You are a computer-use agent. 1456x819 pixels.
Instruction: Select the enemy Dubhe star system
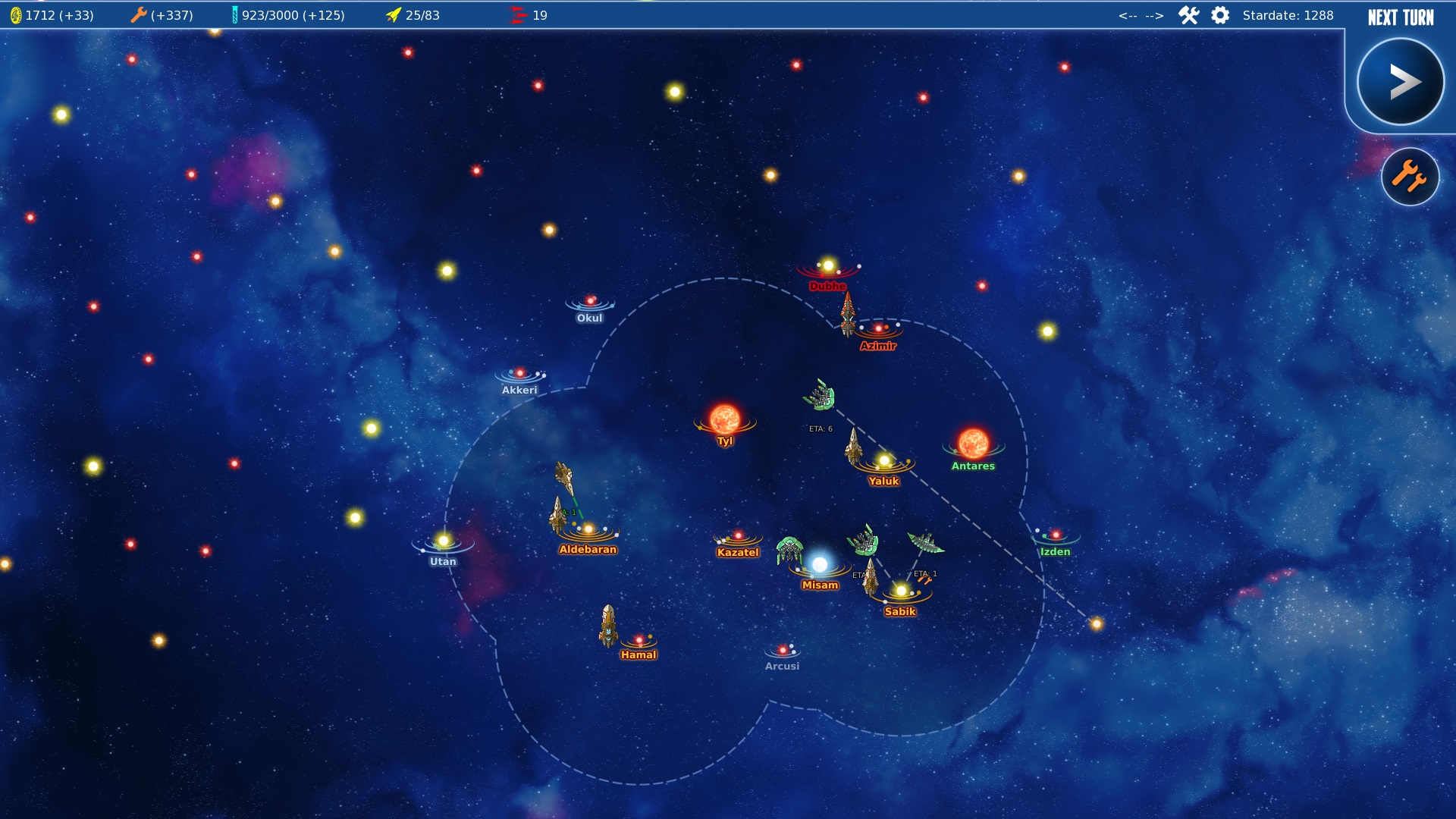click(828, 266)
